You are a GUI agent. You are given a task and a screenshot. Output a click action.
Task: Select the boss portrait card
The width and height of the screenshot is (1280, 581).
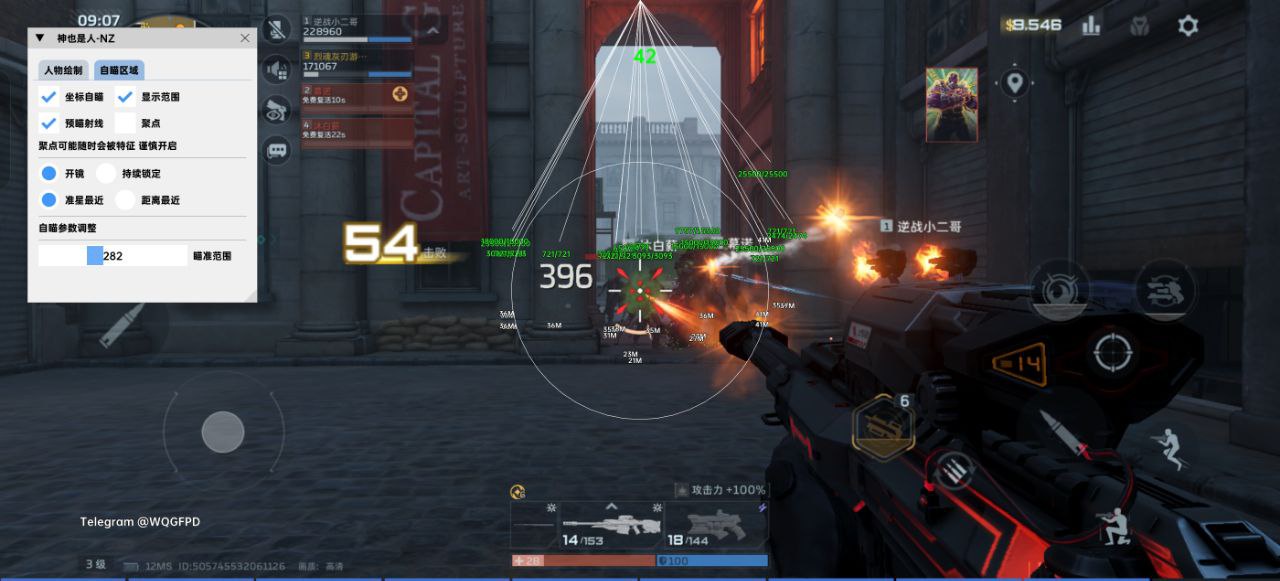951,104
